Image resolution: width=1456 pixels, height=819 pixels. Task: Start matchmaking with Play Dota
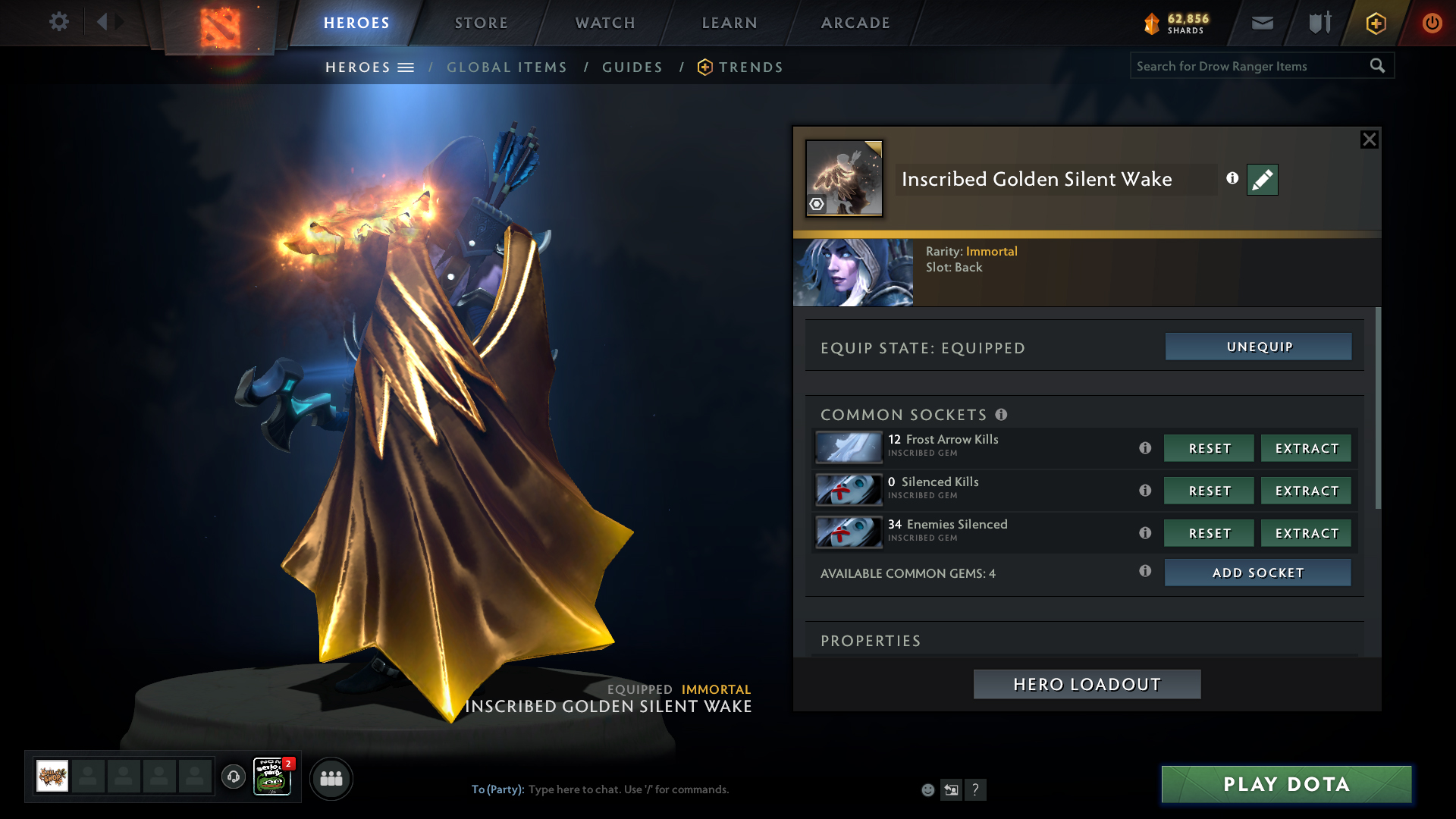coord(1286,784)
